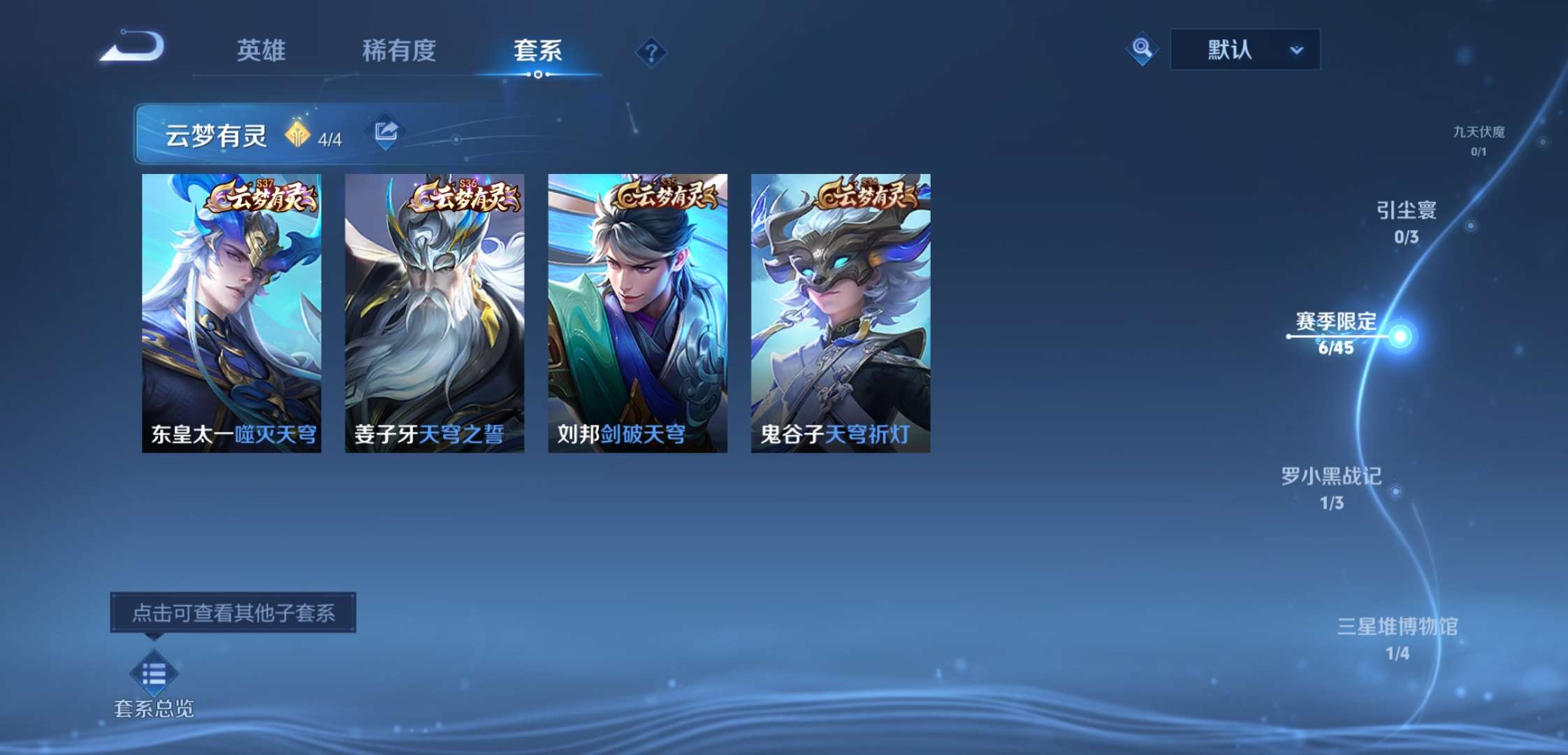Open the search magnifier icon
The height and width of the screenshot is (755, 1568).
[1142, 49]
